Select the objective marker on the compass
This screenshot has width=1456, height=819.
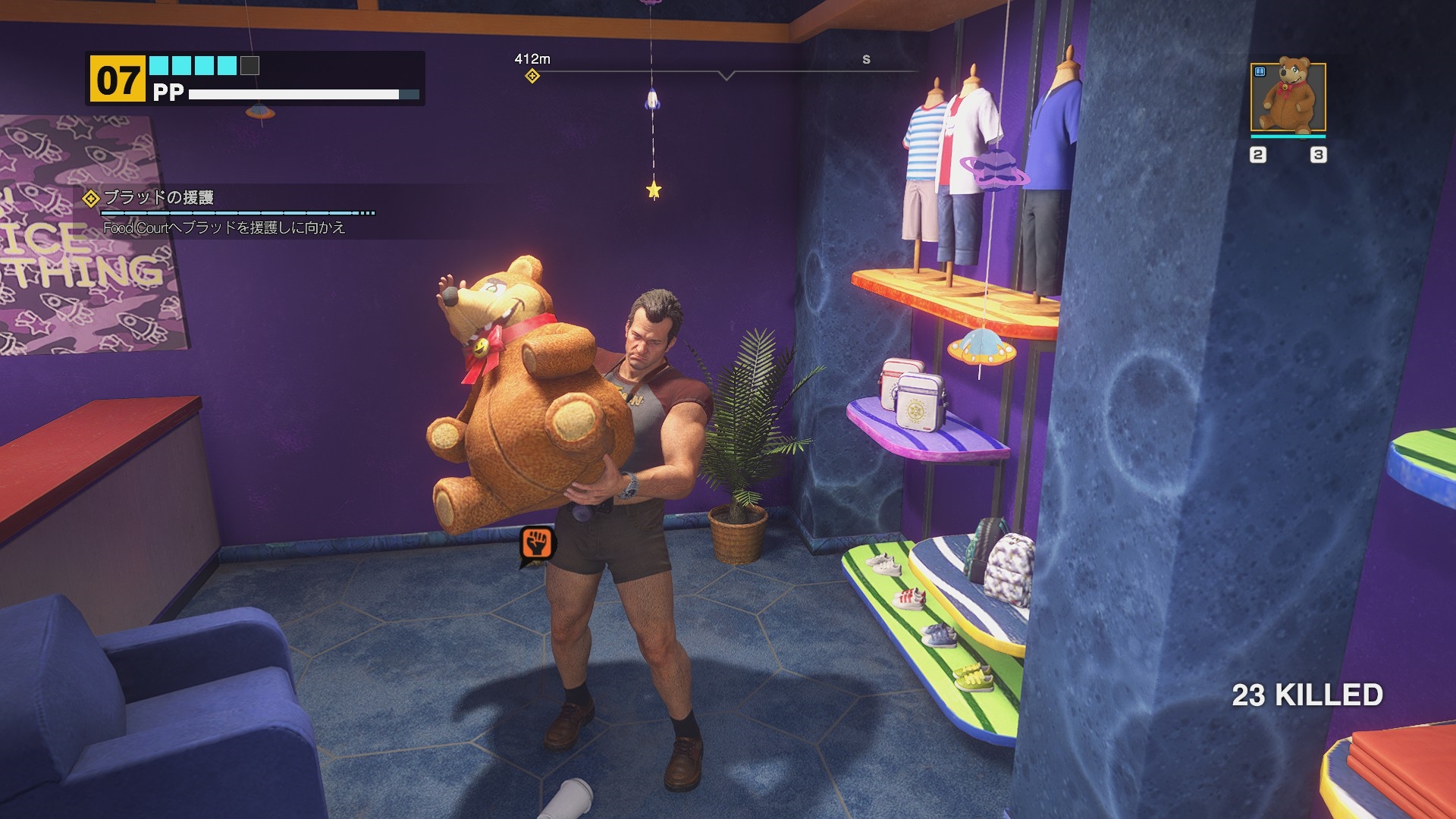532,76
